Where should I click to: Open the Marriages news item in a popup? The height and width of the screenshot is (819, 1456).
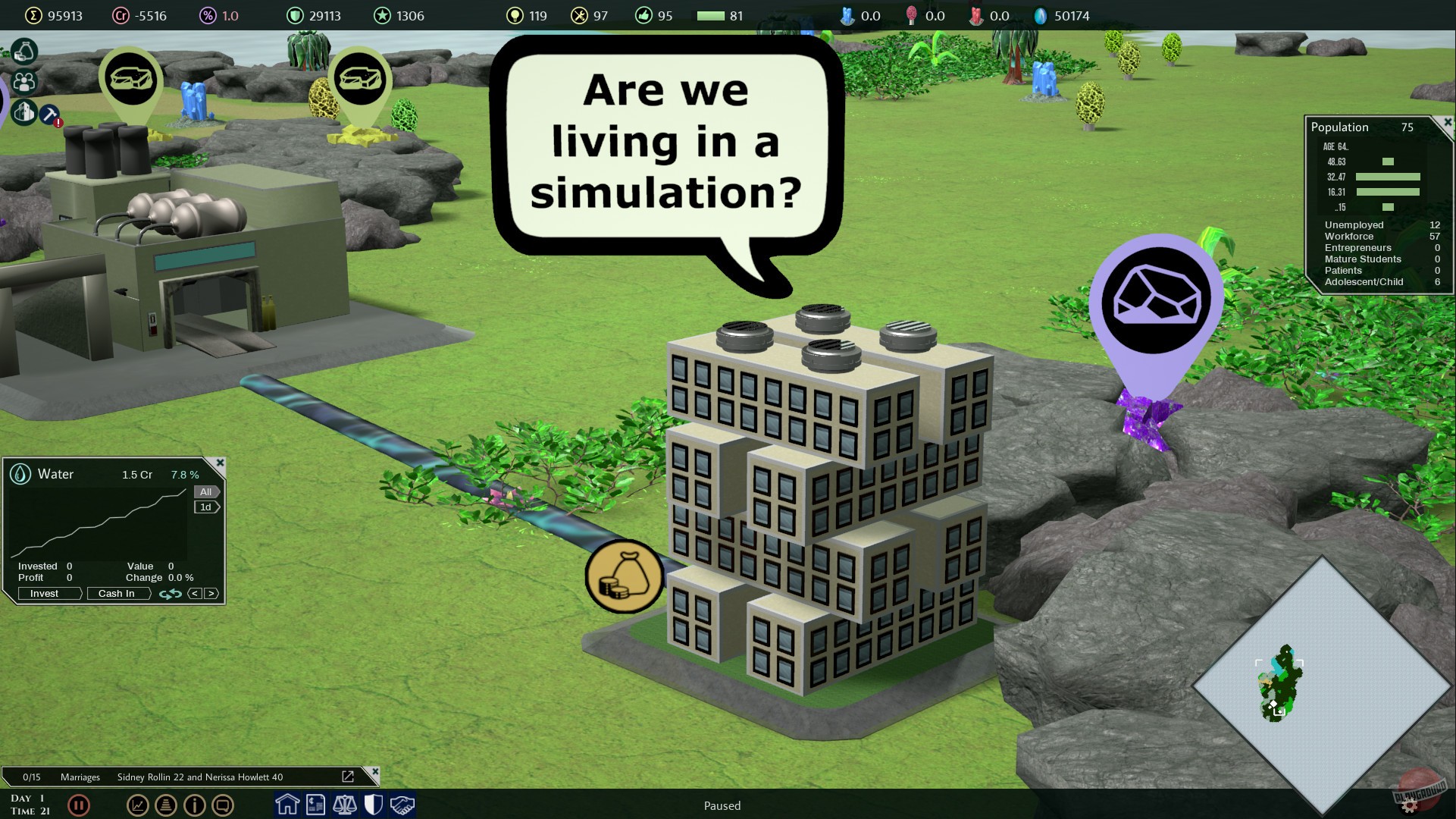(349, 777)
